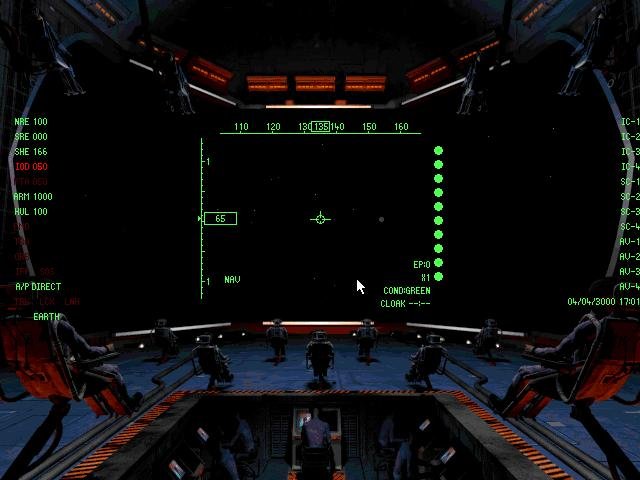Toggle the CLOAK status control
Screen dimensions: 640x480
(405, 303)
